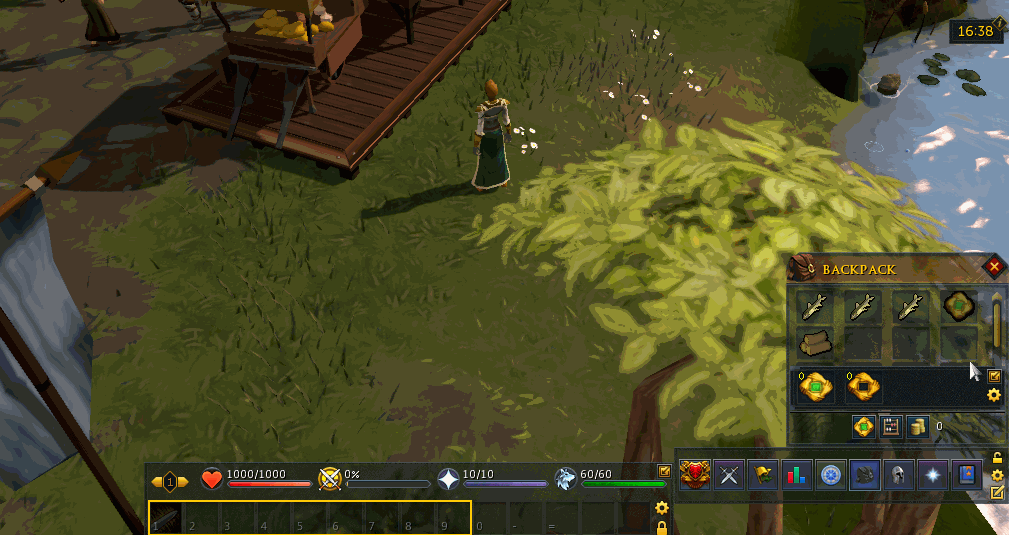Close the Backpack window
The height and width of the screenshot is (535, 1009).
pos(994,267)
